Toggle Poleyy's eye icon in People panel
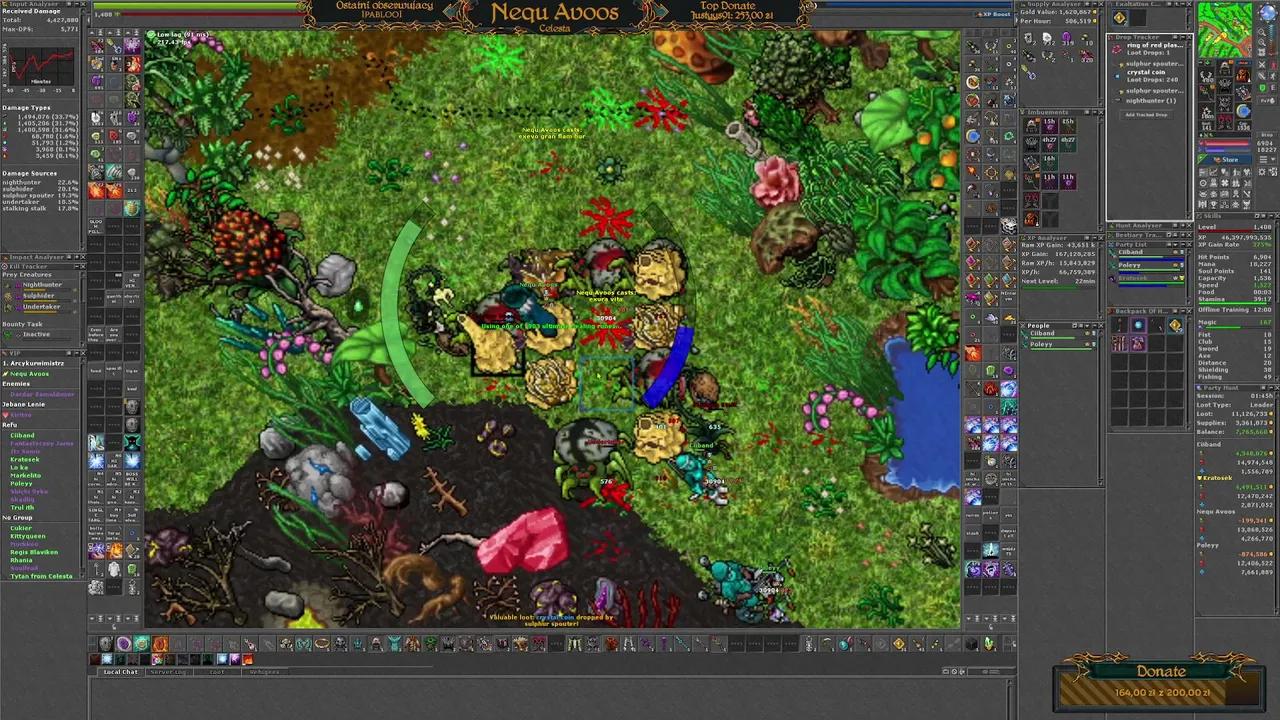Image resolution: width=1280 pixels, height=720 pixels. click(x=1087, y=344)
